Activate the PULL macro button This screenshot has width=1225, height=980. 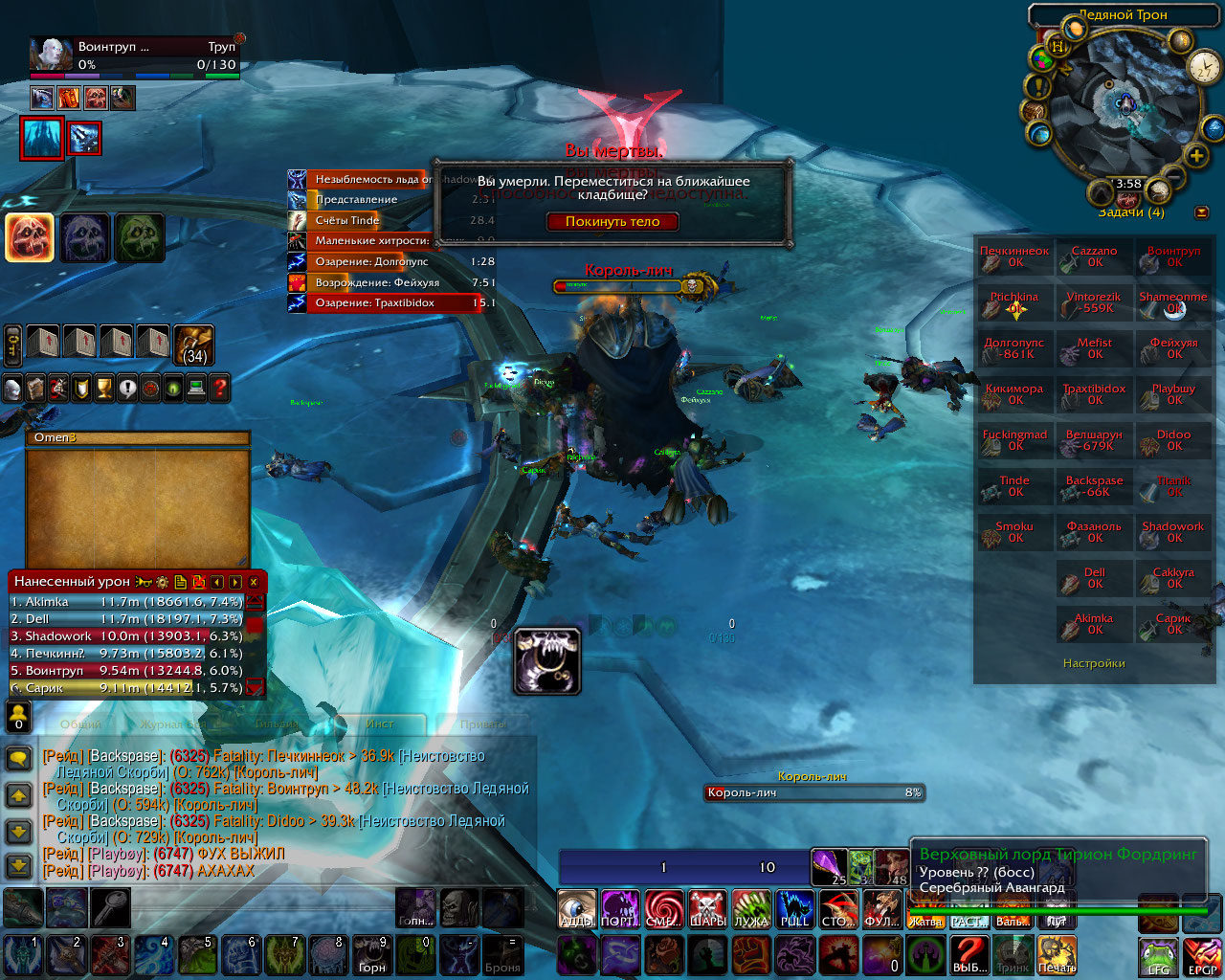[794, 908]
